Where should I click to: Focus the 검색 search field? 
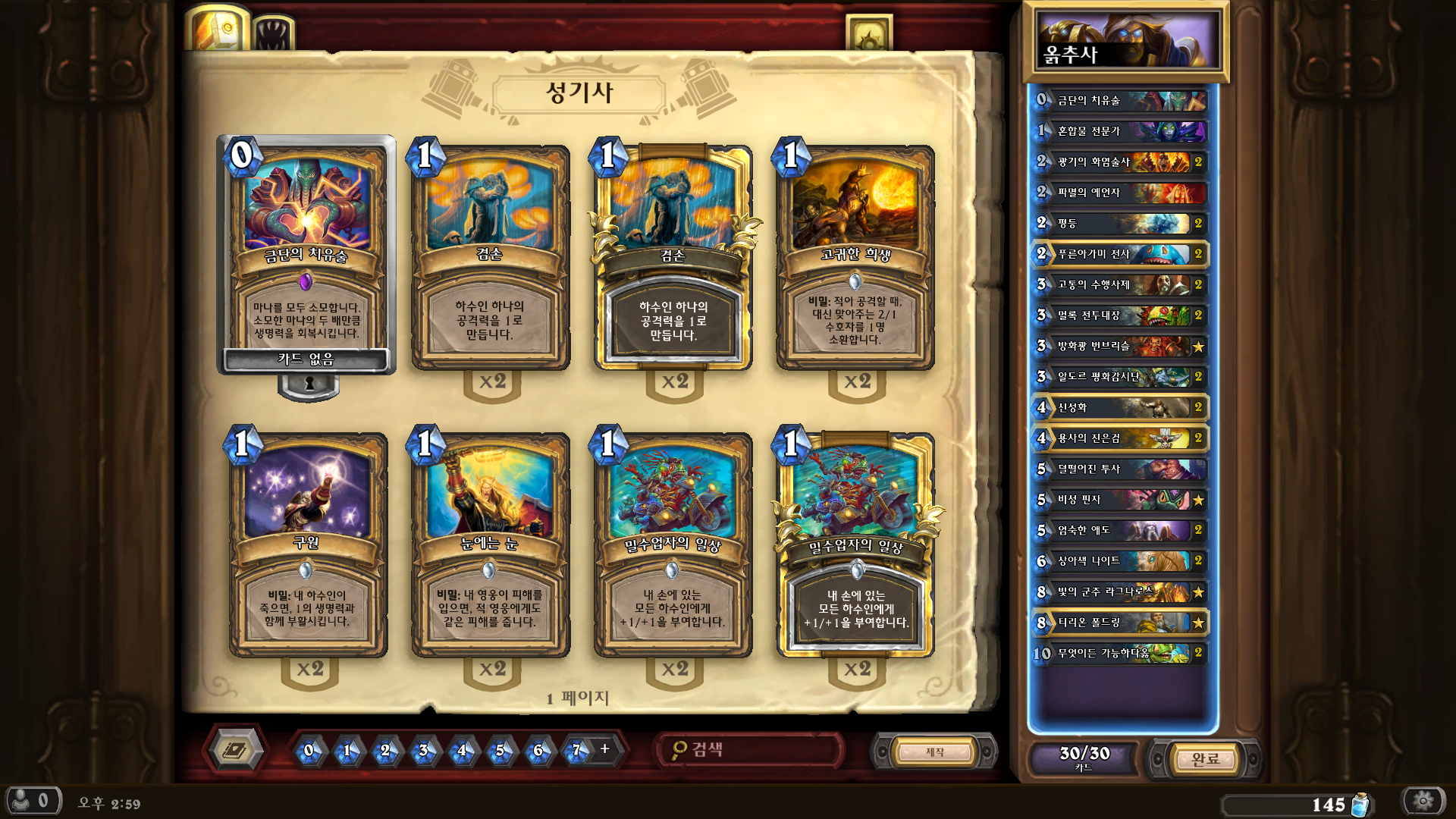point(751,750)
